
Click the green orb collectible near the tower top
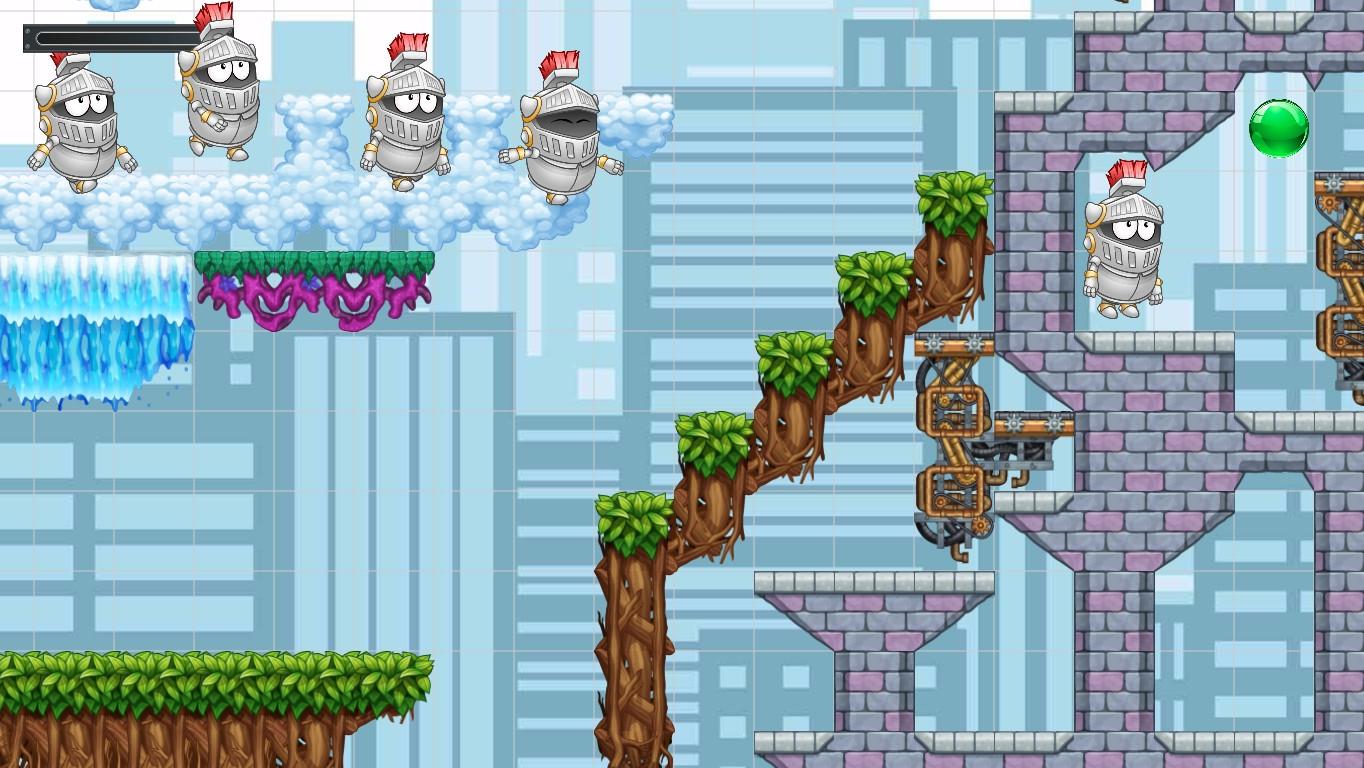click(1281, 131)
